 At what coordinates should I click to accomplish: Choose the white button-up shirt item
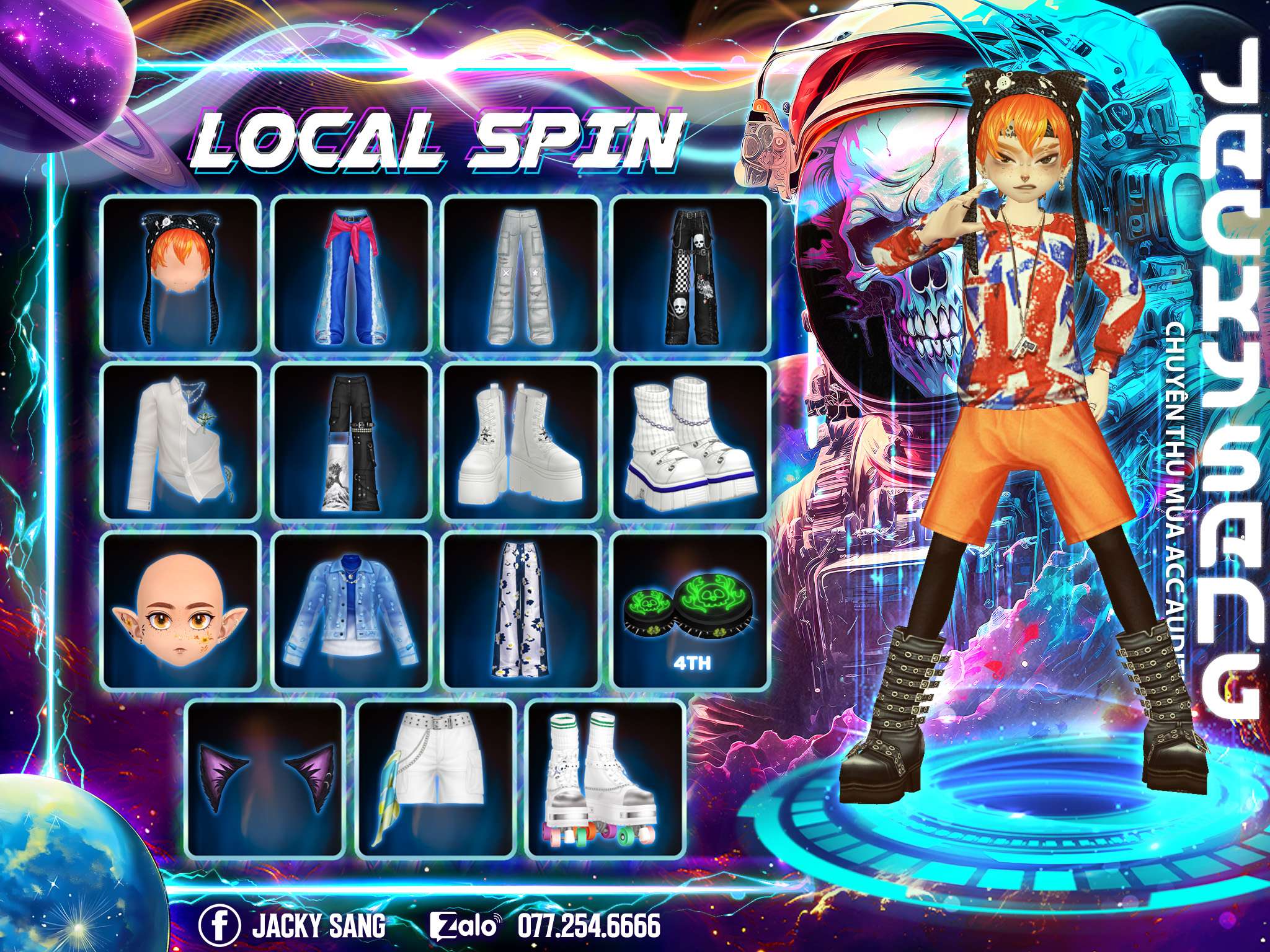coord(180,442)
